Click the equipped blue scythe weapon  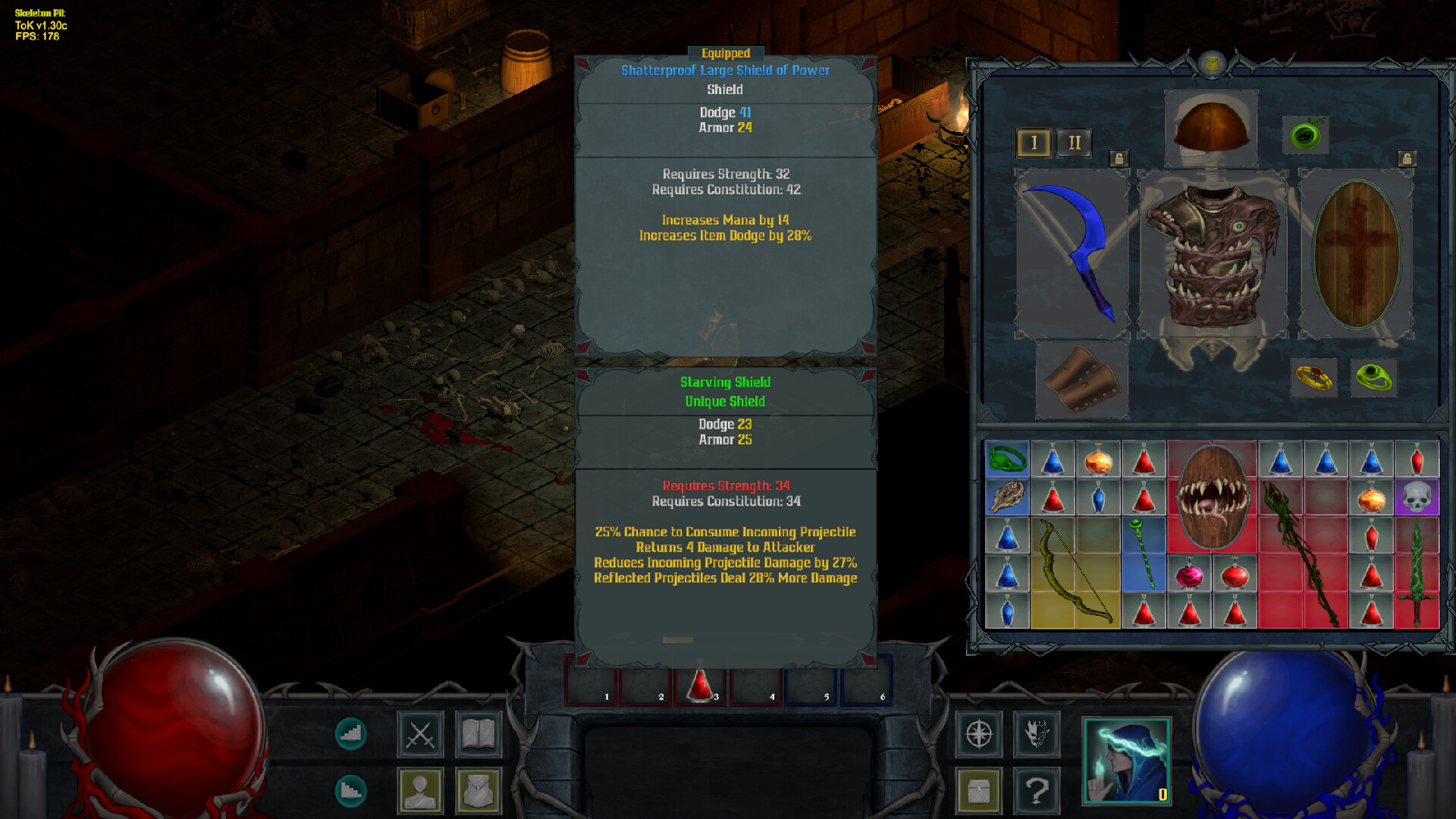[1071, 253]
